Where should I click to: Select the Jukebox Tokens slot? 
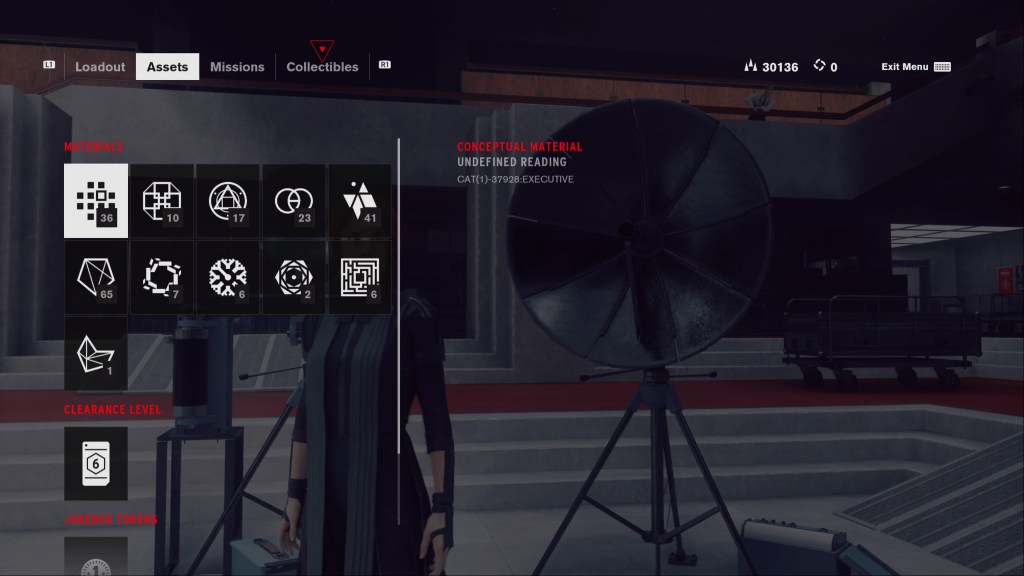coord(96,557)
